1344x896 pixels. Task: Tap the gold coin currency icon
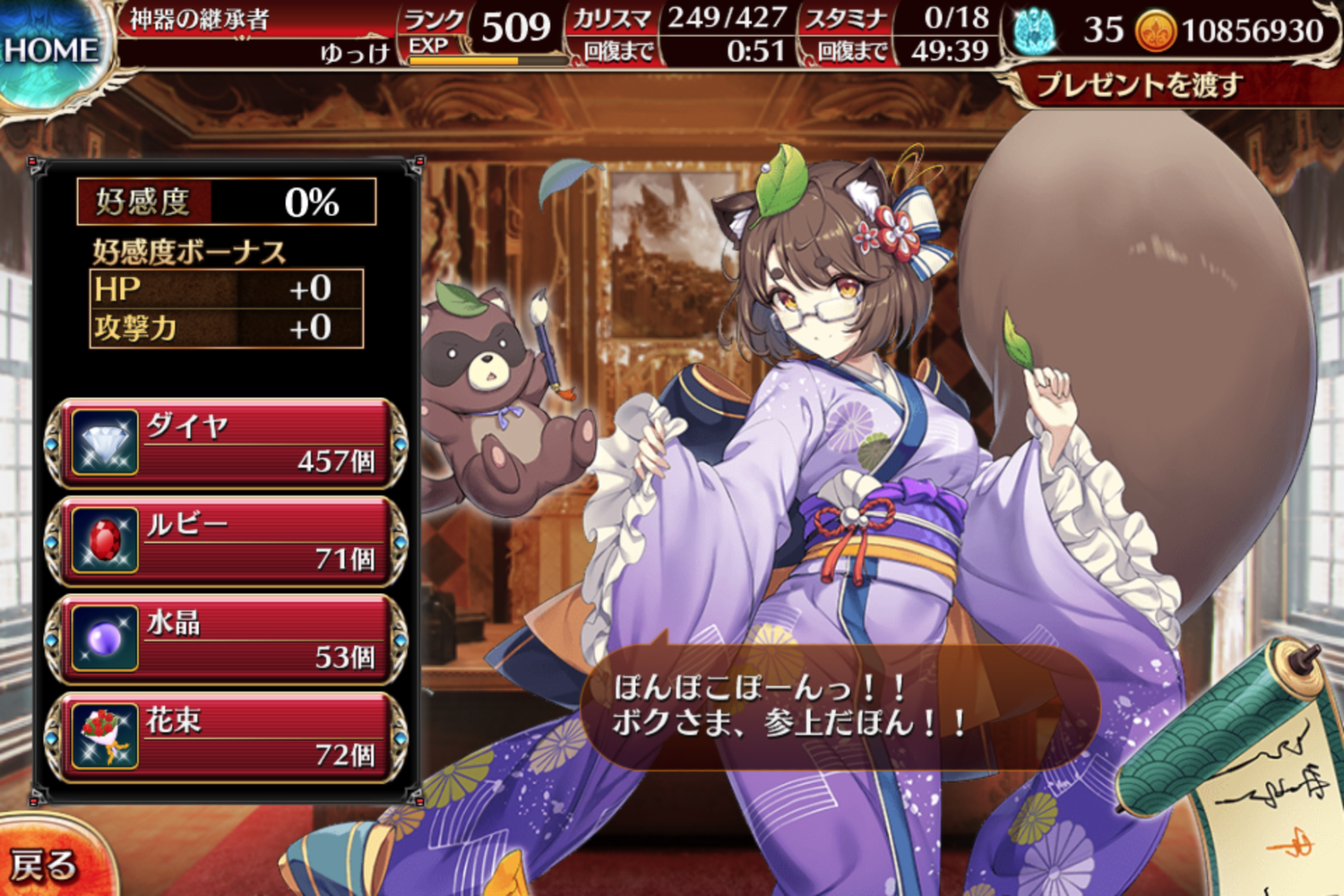tap(1155, 32)
